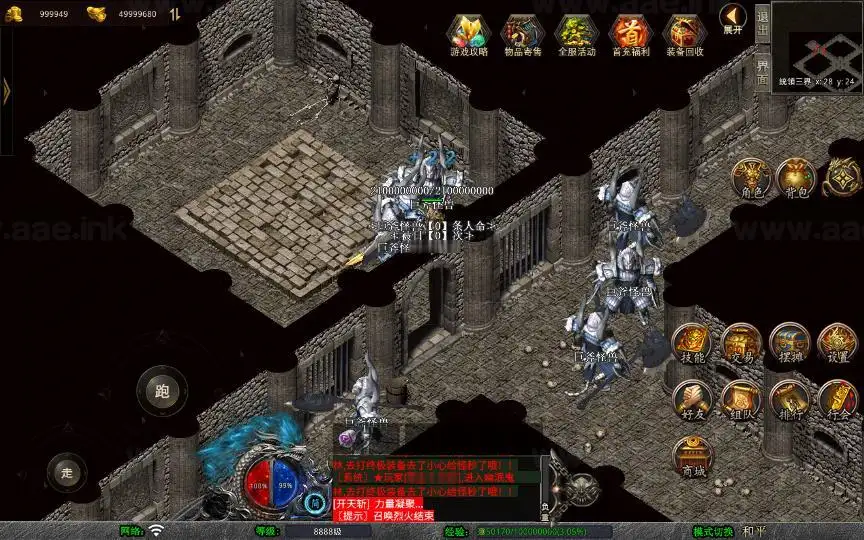Open the 背包 backpack inventory
Screen dimensions: 864x540
point(794,178)
